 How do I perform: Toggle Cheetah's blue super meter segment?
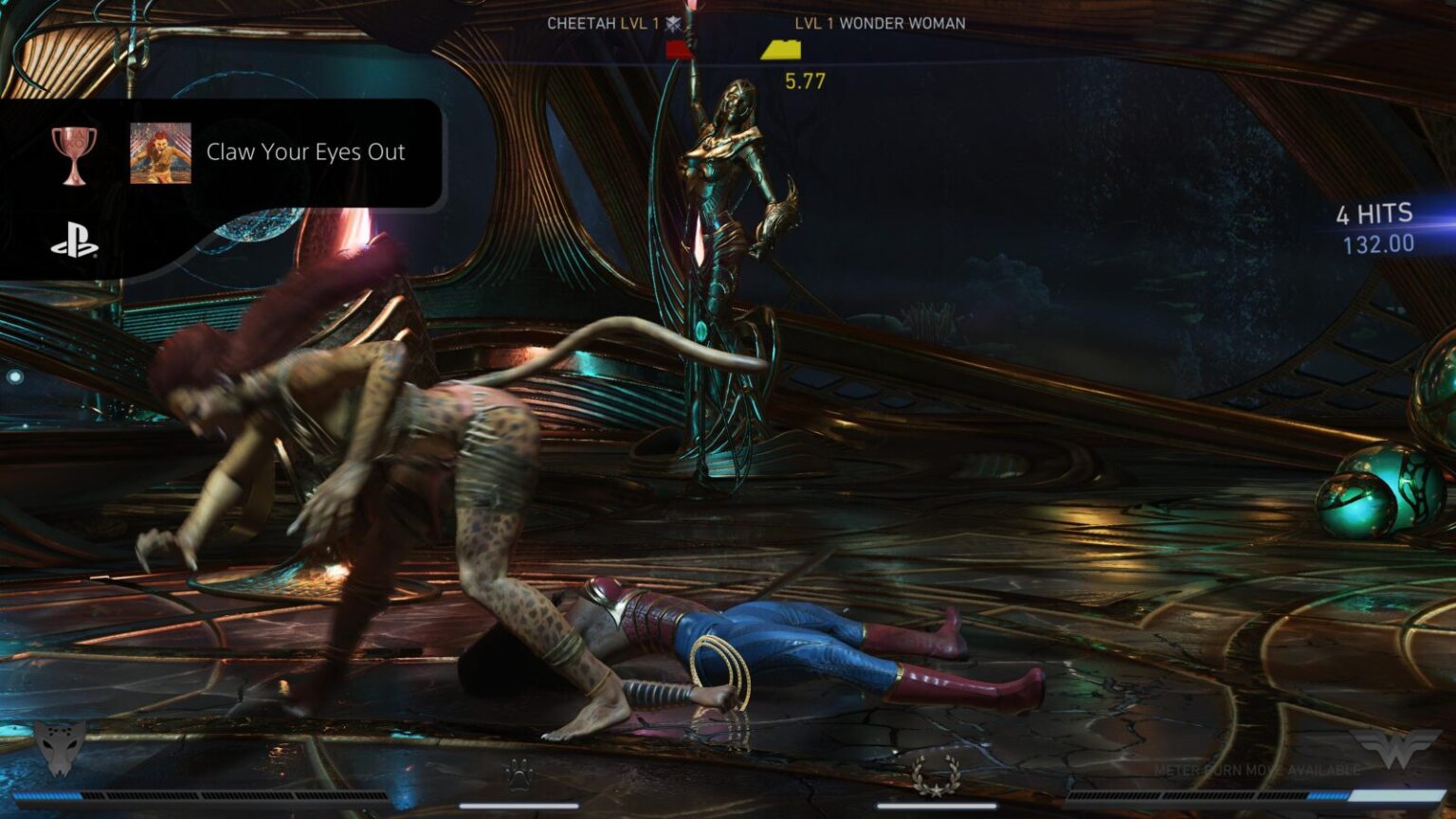point(47,794)
